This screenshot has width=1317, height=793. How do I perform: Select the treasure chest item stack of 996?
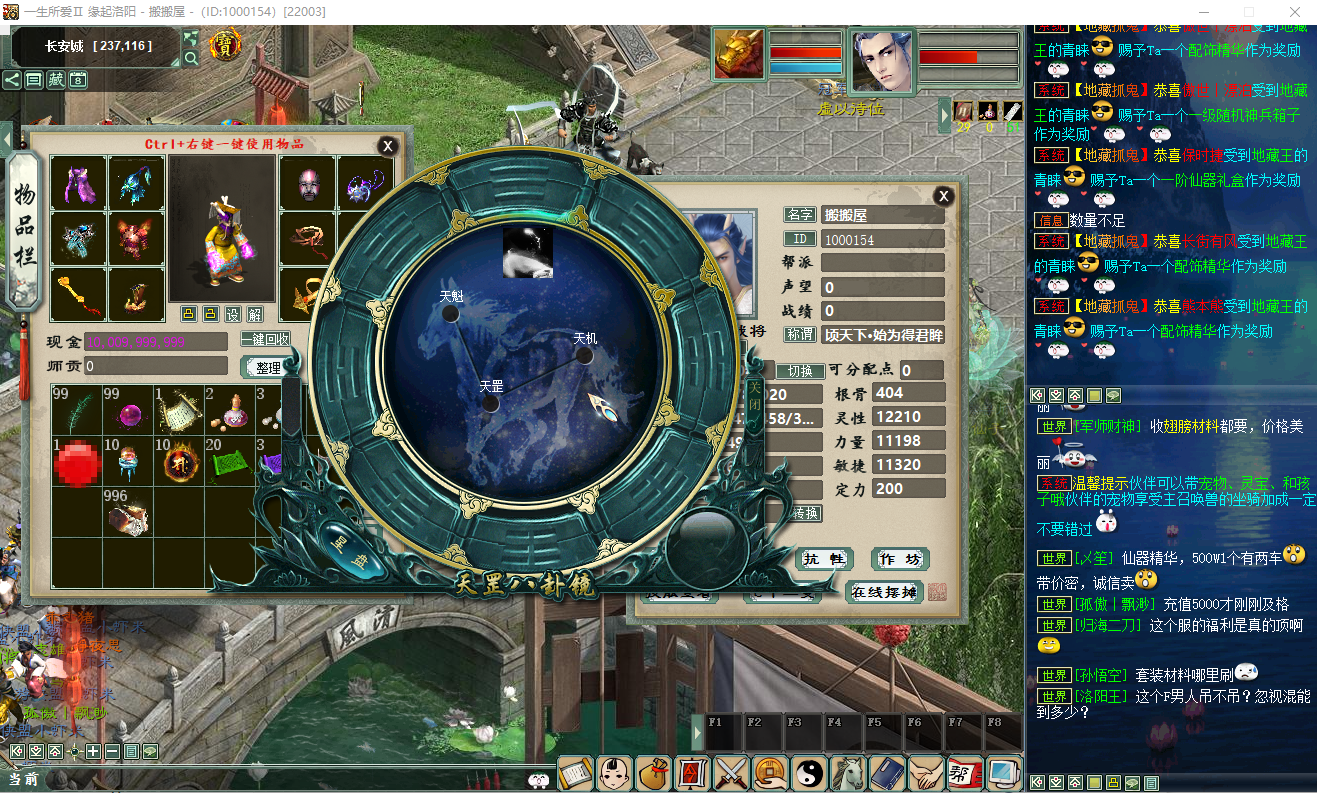(x=127, y=514)
